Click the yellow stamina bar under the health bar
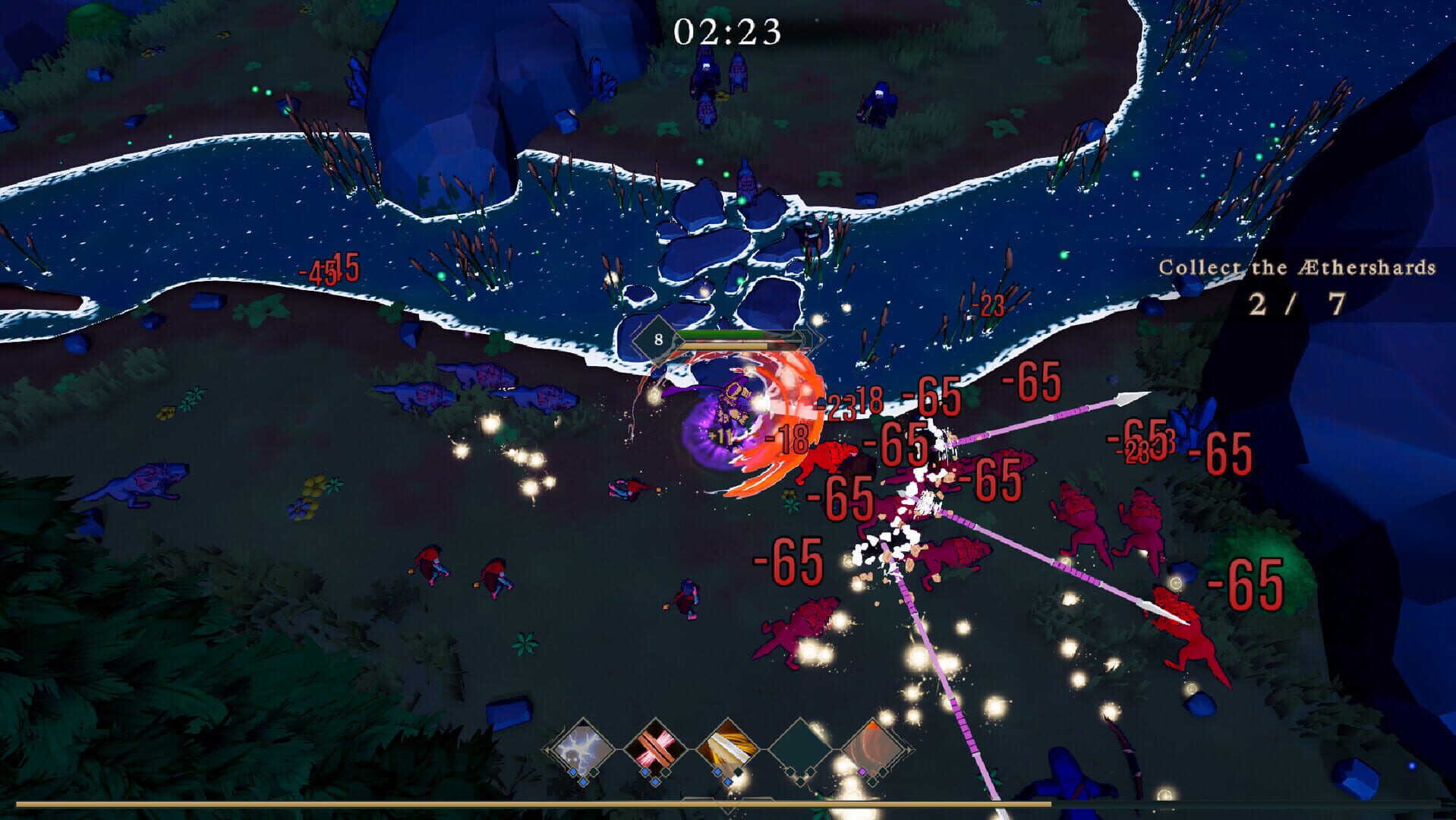The width and height of the screenshot is (1456, 820). click(723, 346)
